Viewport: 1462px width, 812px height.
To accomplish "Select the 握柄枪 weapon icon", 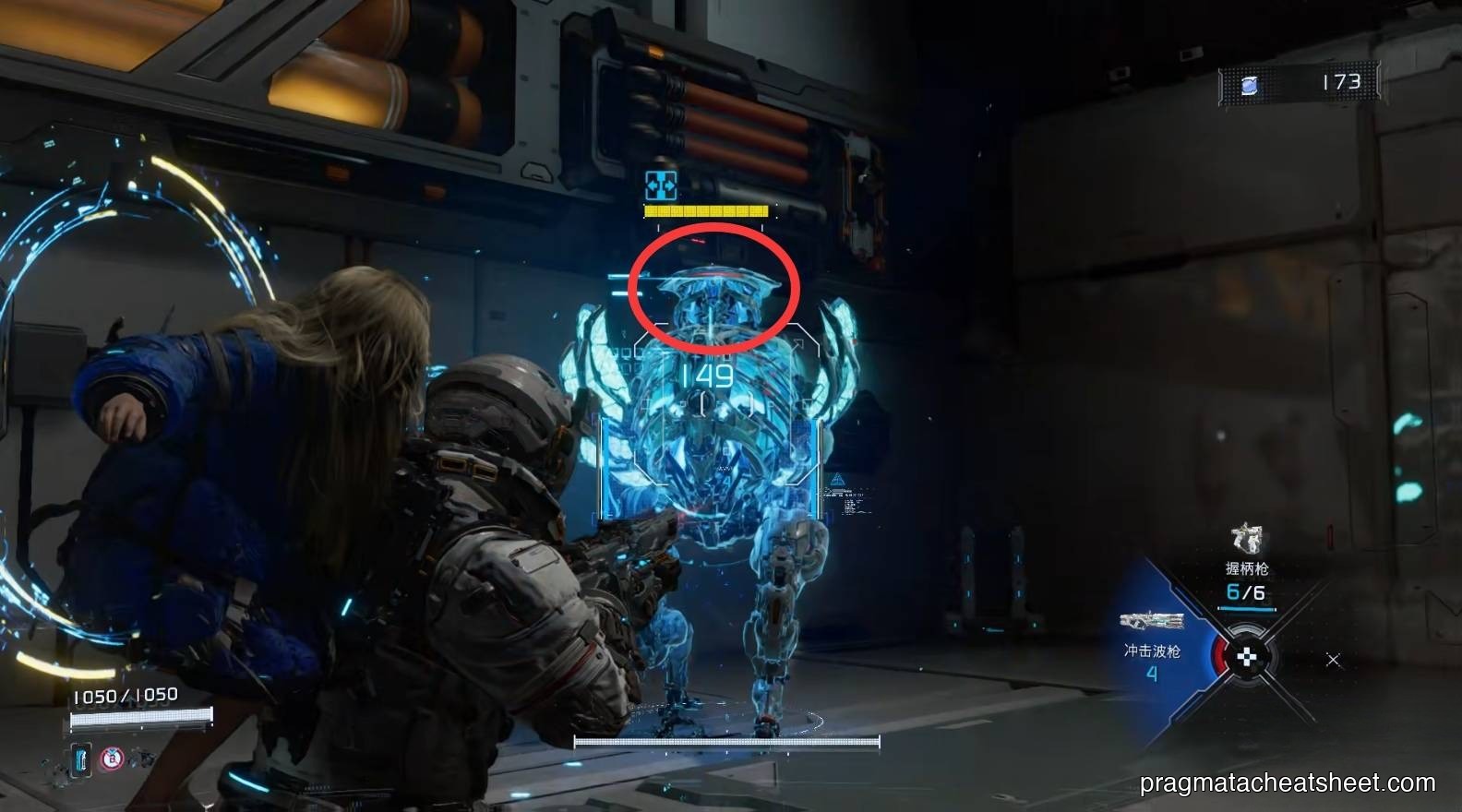I will [x=1245, y=540].
